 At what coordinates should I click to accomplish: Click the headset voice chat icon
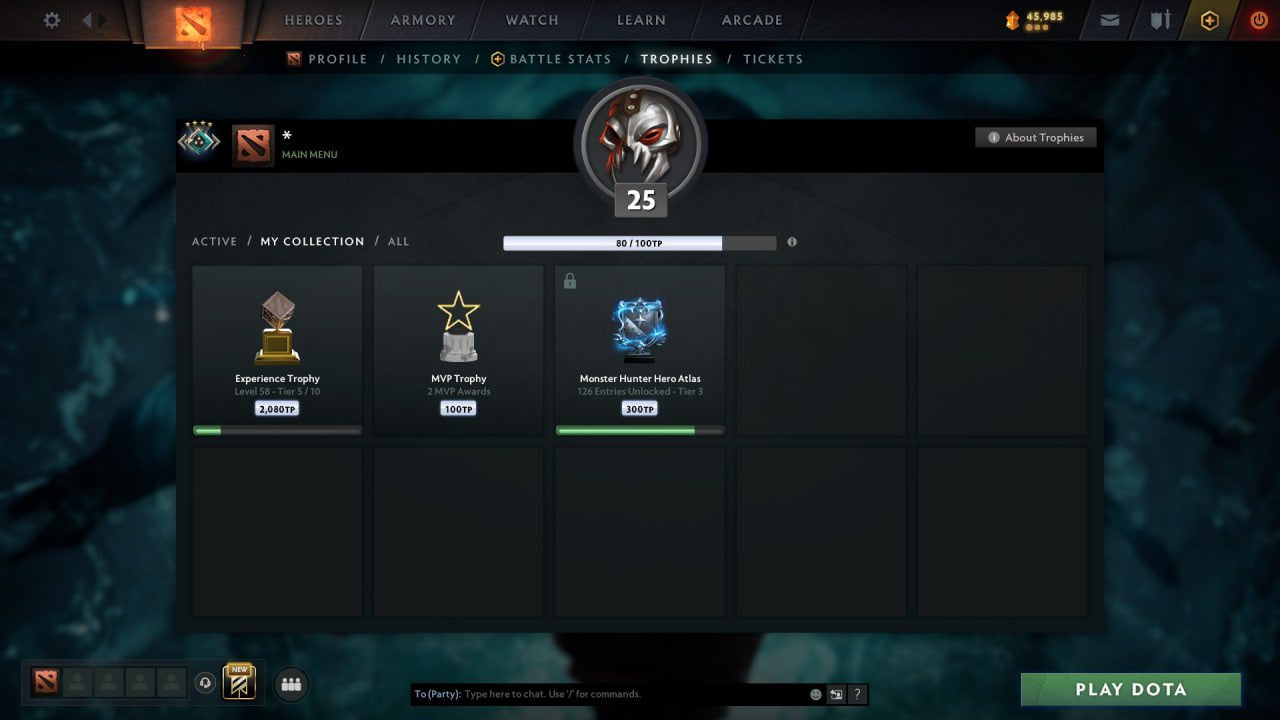(206, 683)
